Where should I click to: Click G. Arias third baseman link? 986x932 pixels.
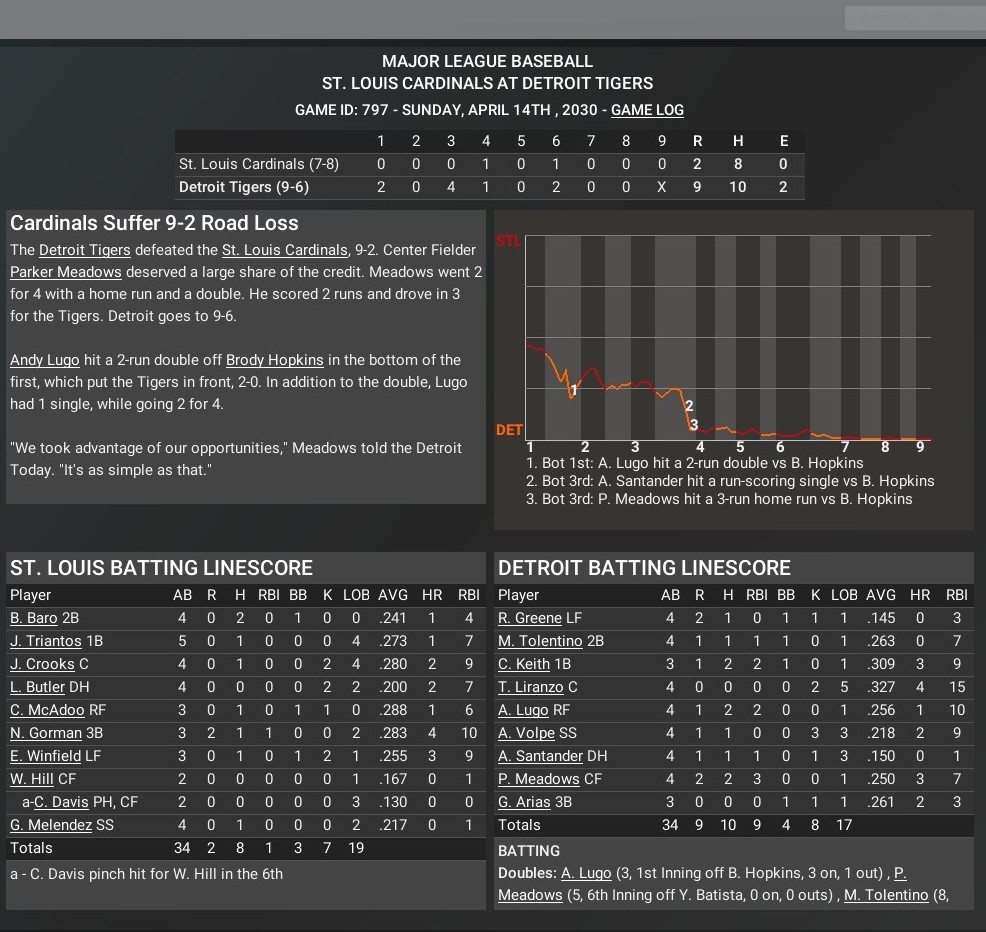point(525,802)
